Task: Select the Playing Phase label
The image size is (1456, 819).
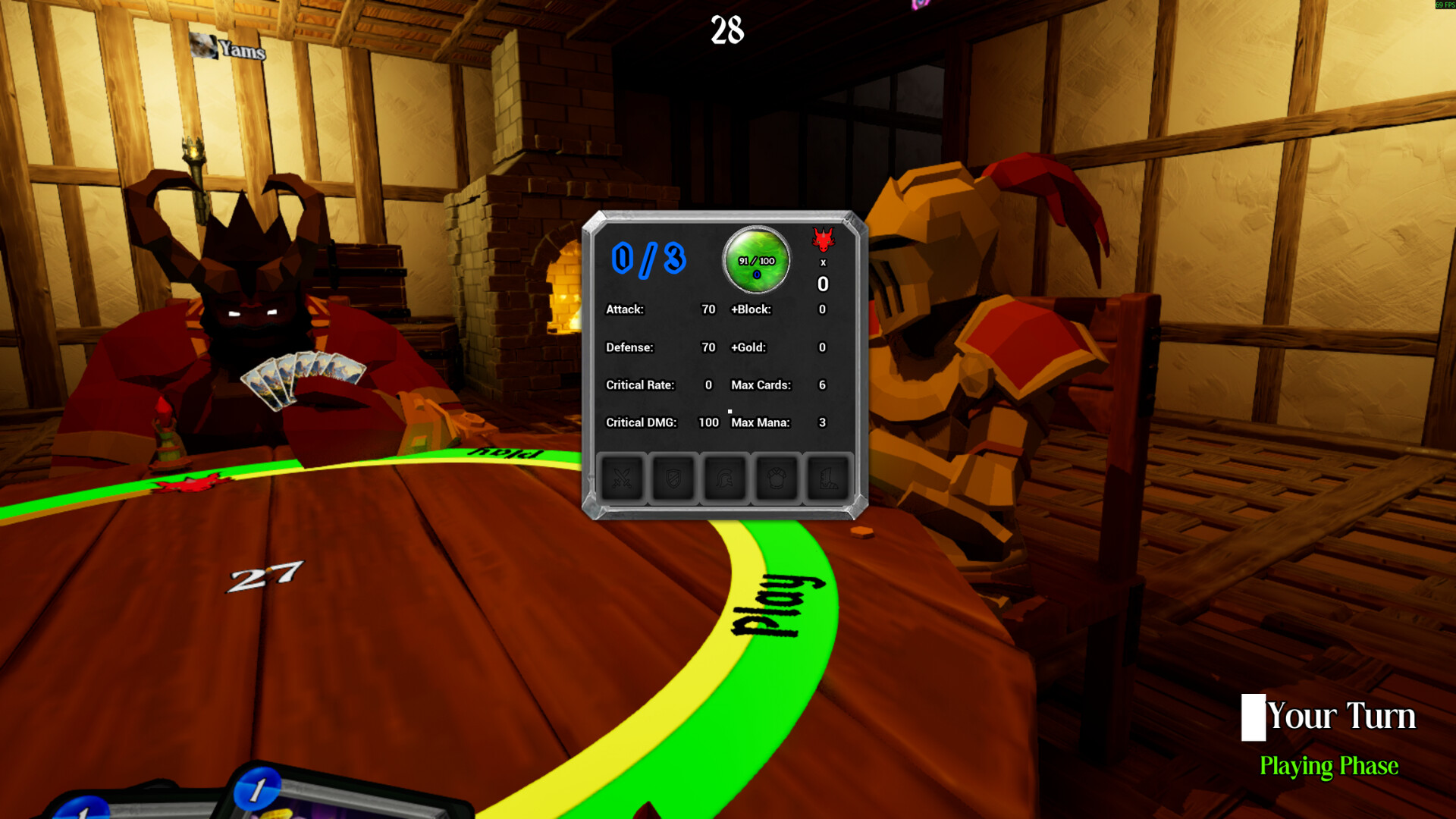Action: tap(1329, 767)
